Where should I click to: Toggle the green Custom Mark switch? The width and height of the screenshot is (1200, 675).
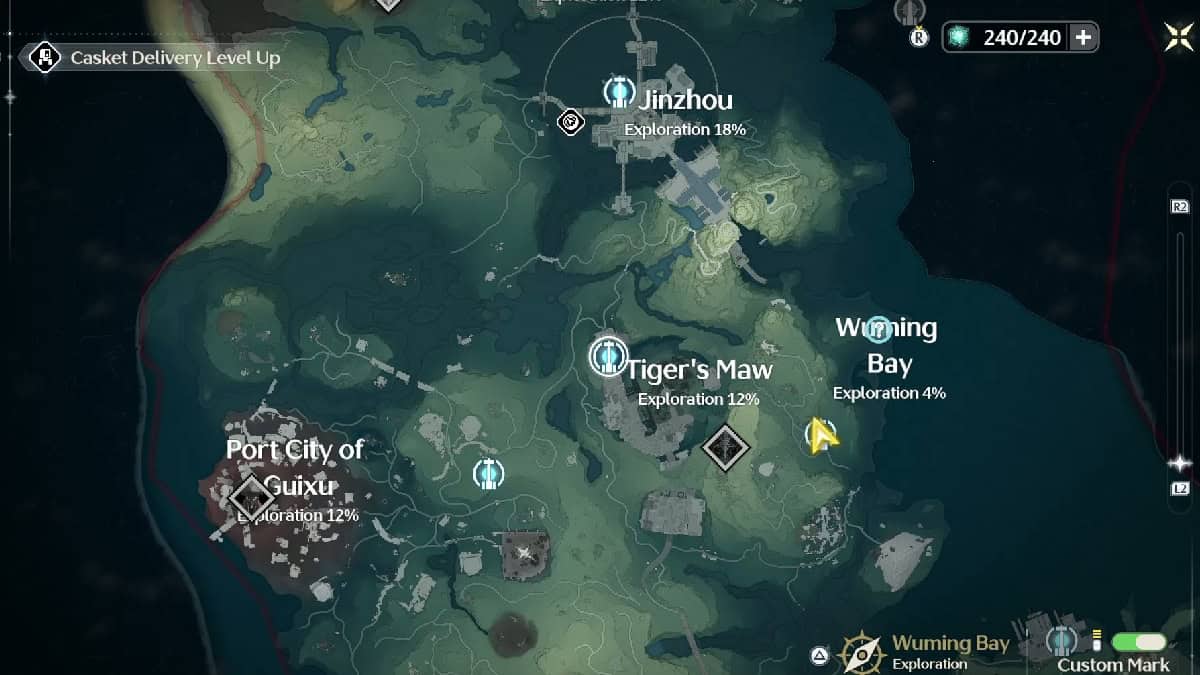[1138, 641]
